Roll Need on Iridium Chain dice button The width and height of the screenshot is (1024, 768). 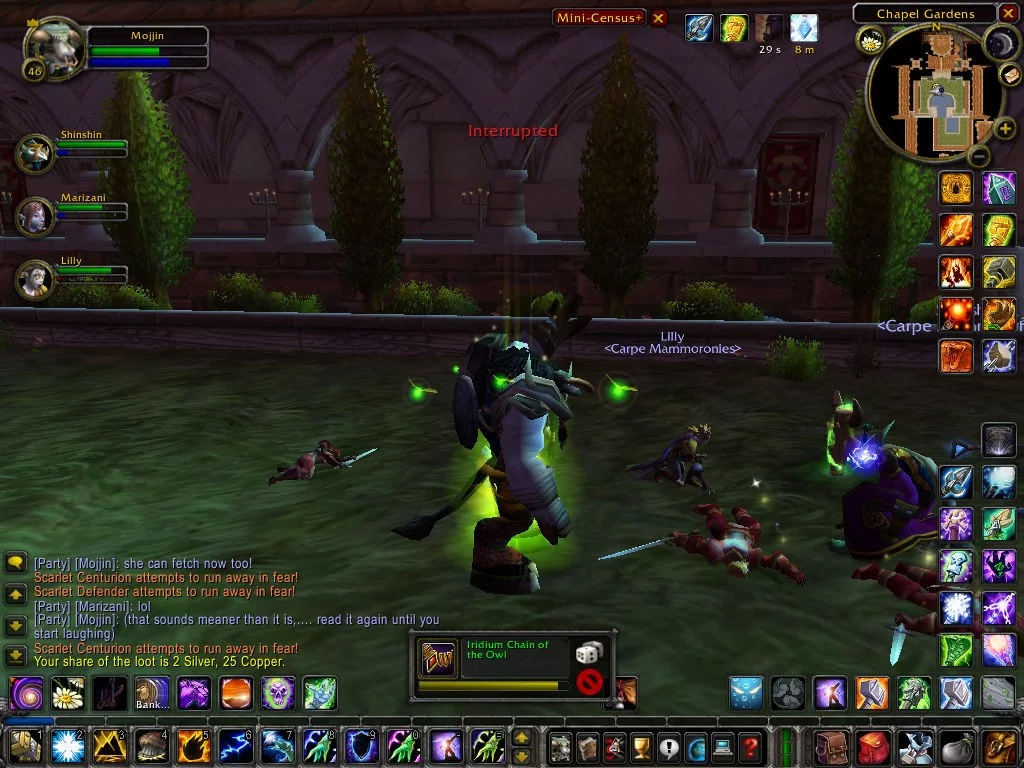click(x=587, y=653)
